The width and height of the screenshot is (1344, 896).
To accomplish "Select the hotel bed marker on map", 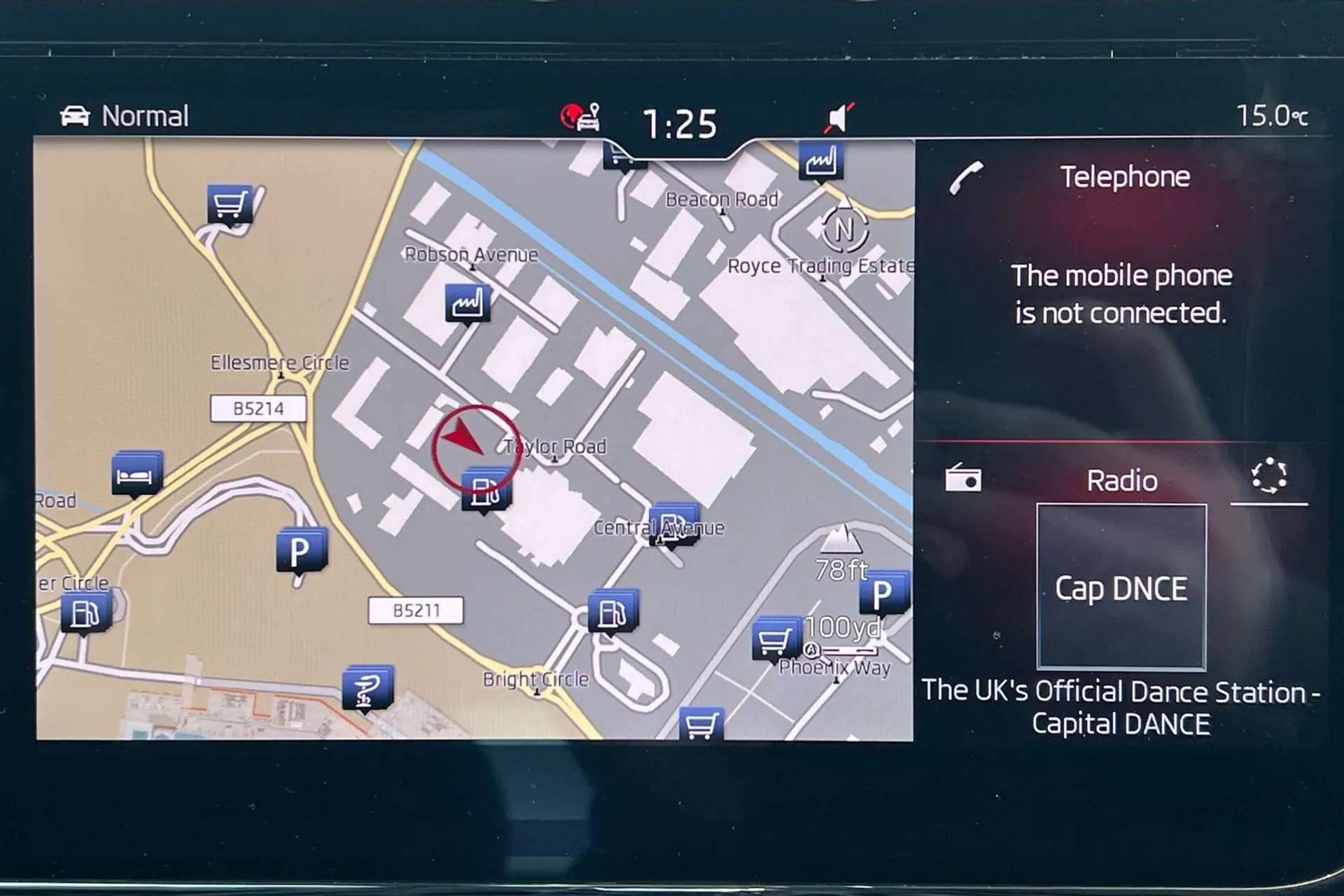I will pyautogui.click(x=136, y=473).
